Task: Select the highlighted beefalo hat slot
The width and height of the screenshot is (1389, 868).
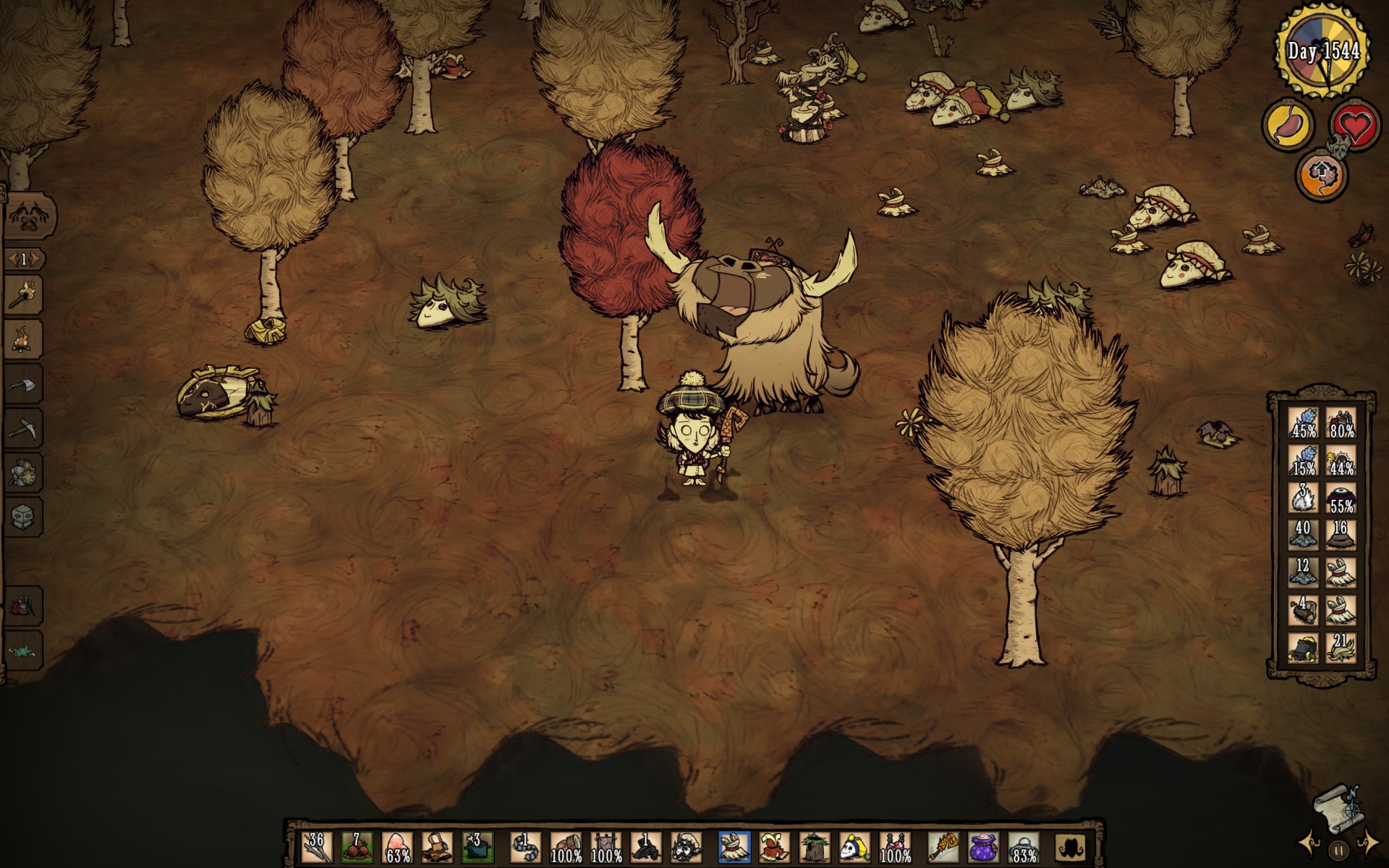Action: 734,846
